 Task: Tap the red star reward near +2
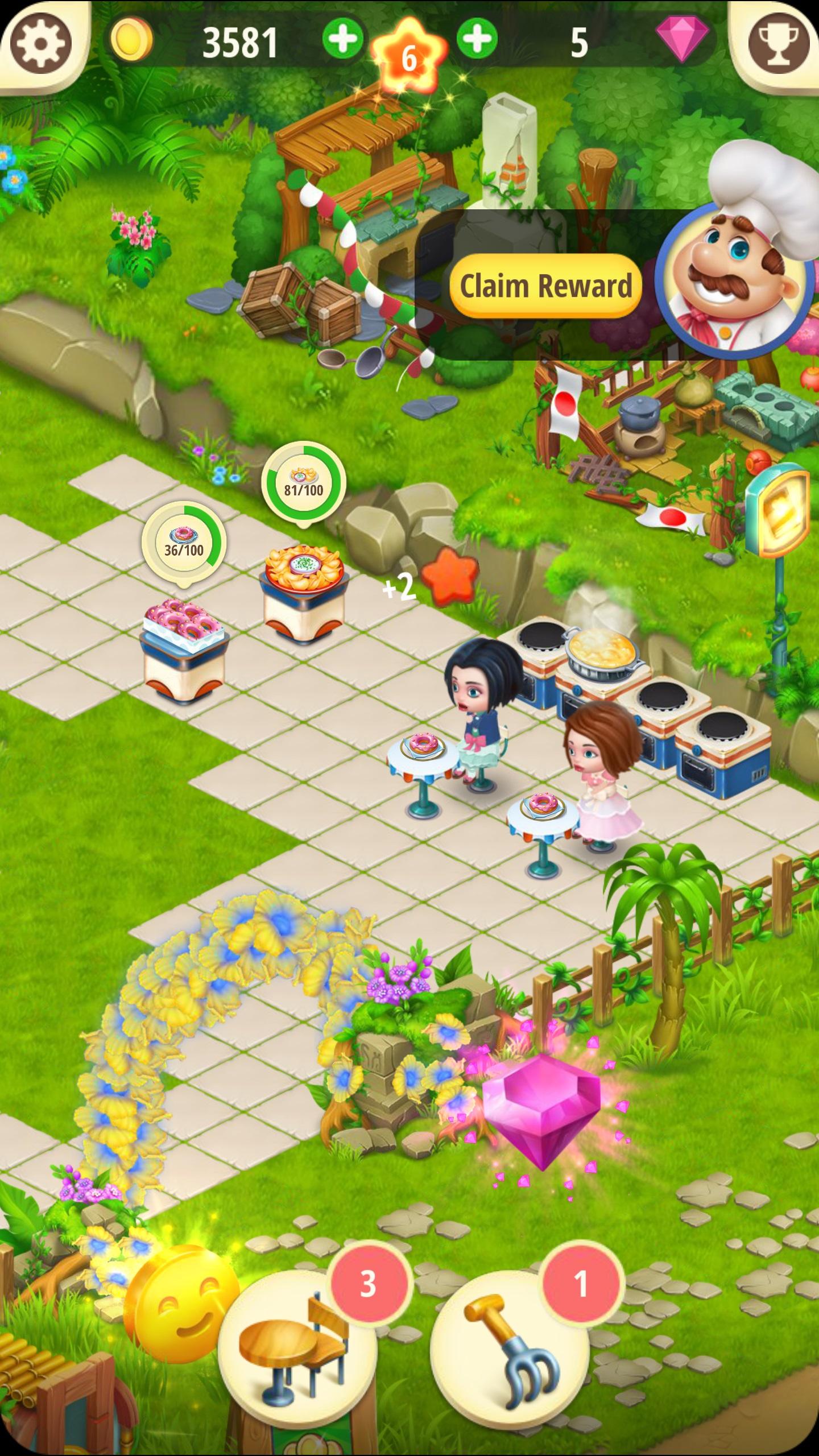(x=449, y=577)
